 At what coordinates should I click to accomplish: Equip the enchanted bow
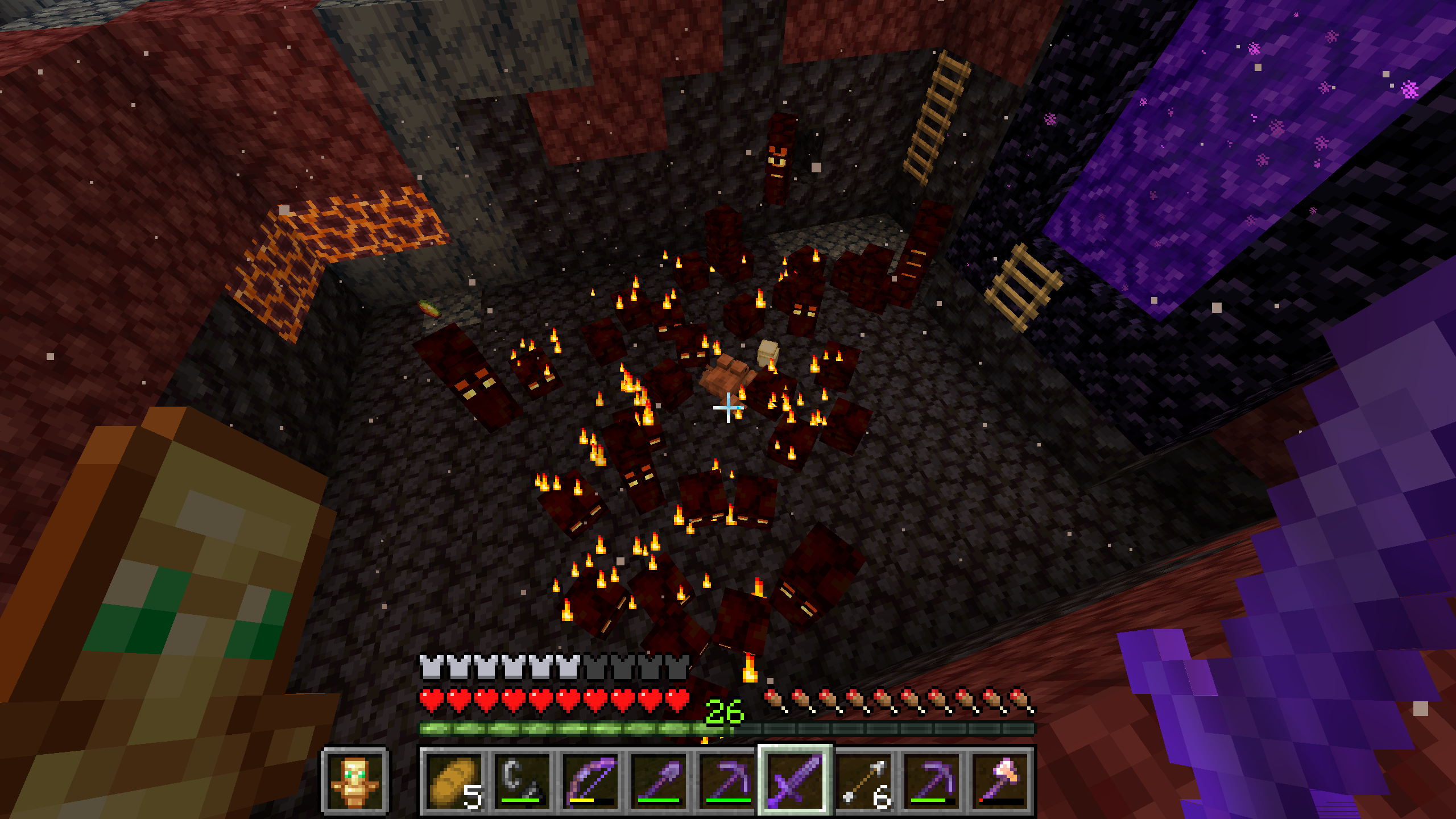pos(590,780)
